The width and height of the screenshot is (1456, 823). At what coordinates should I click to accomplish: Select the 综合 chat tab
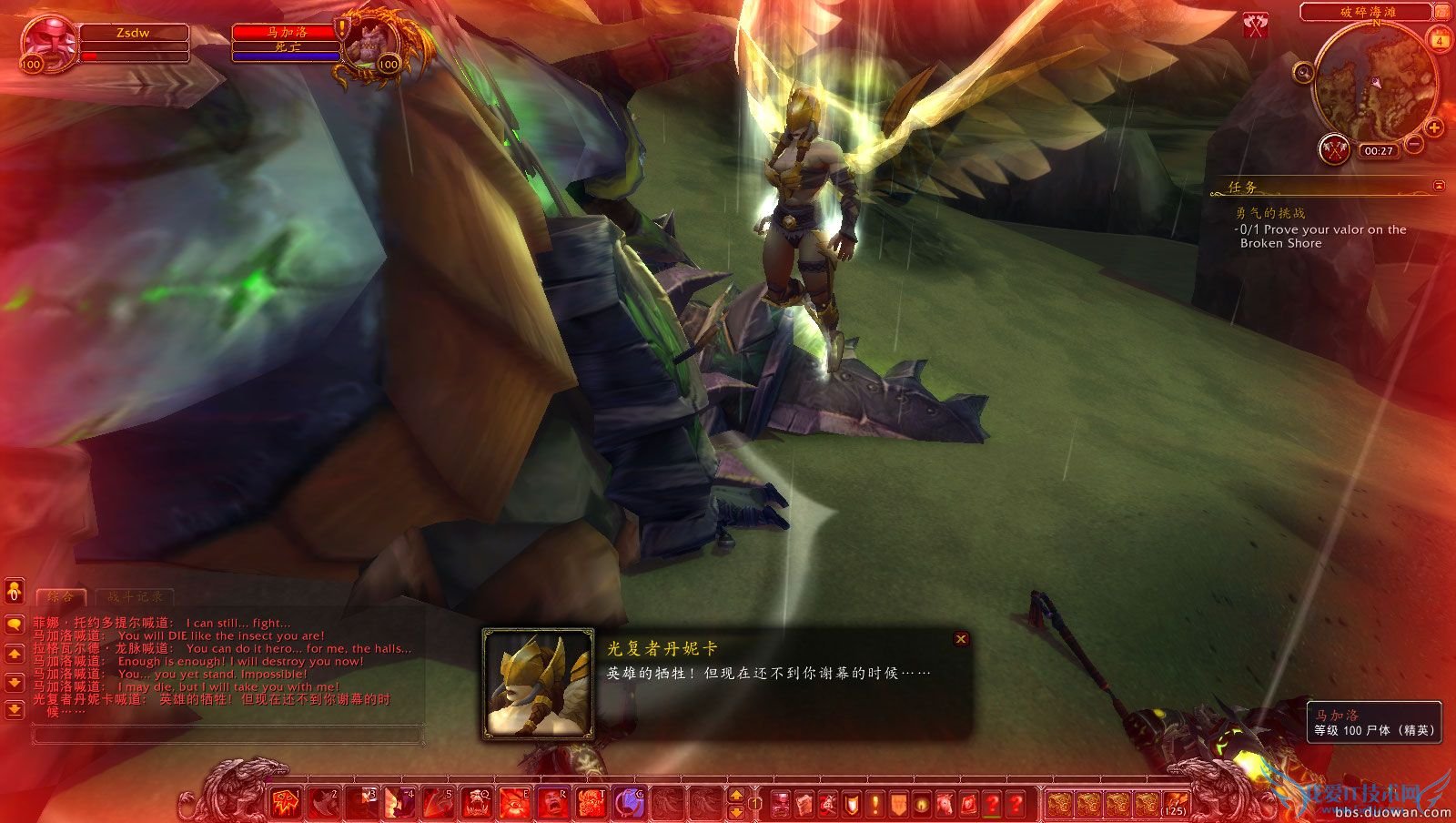61,596
